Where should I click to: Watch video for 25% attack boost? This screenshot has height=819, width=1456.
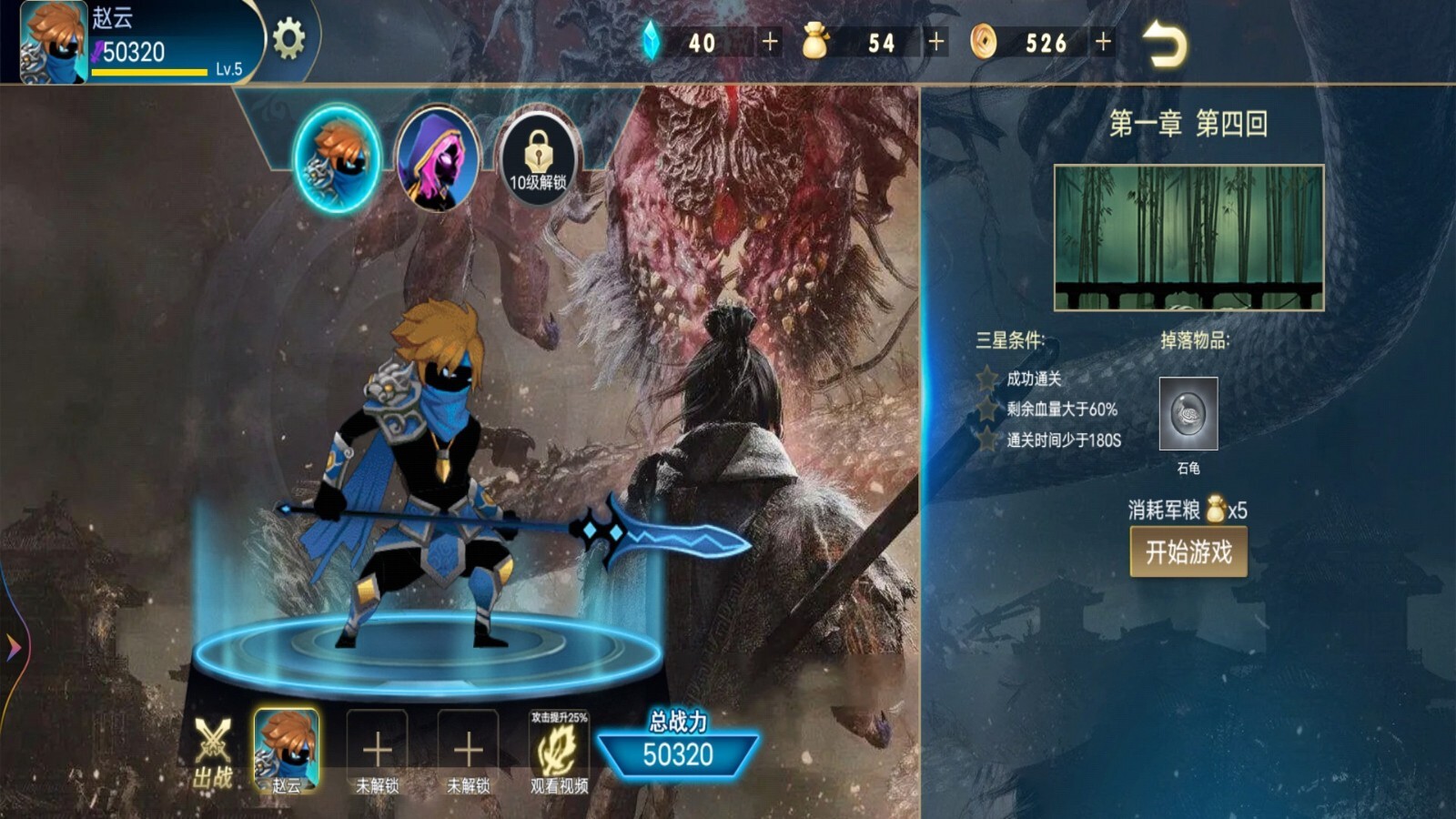click(x=559, y=752)
